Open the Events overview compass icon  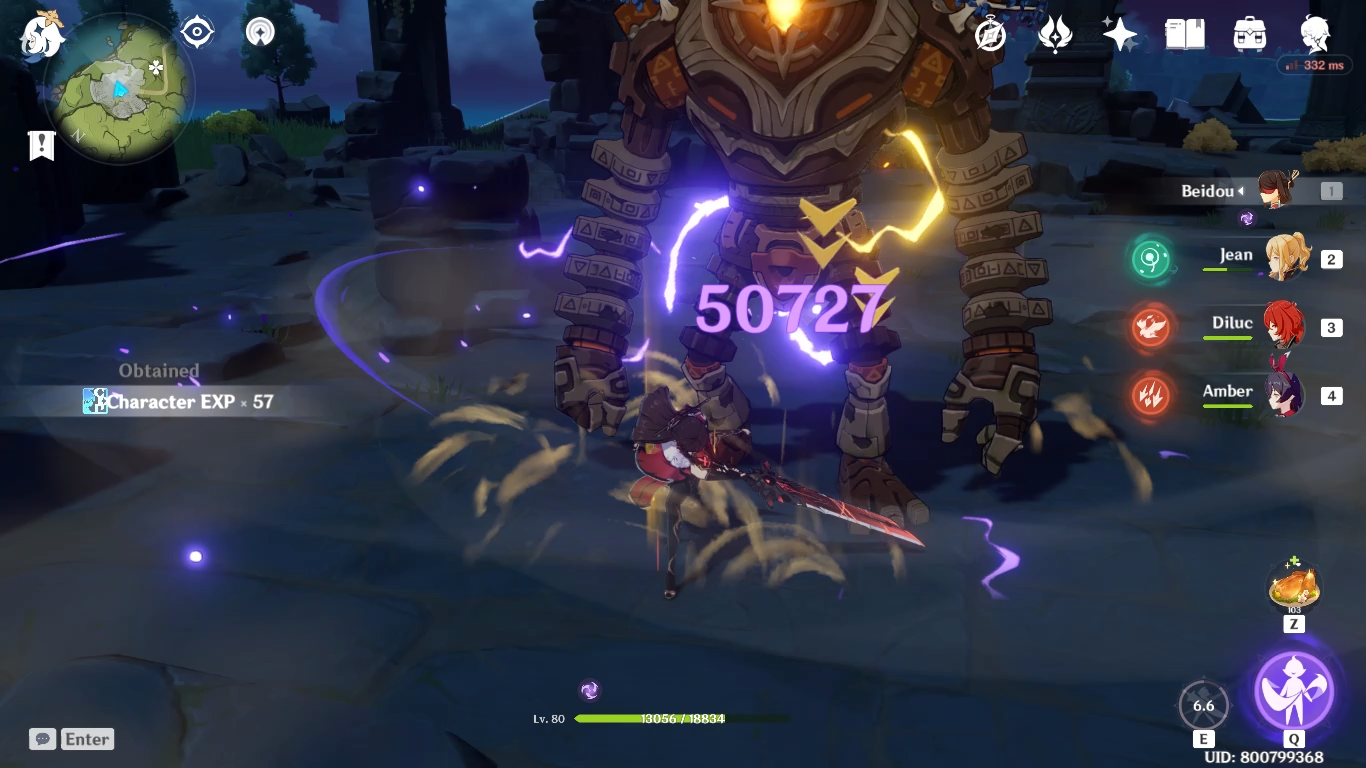click(x=988, y=33)
